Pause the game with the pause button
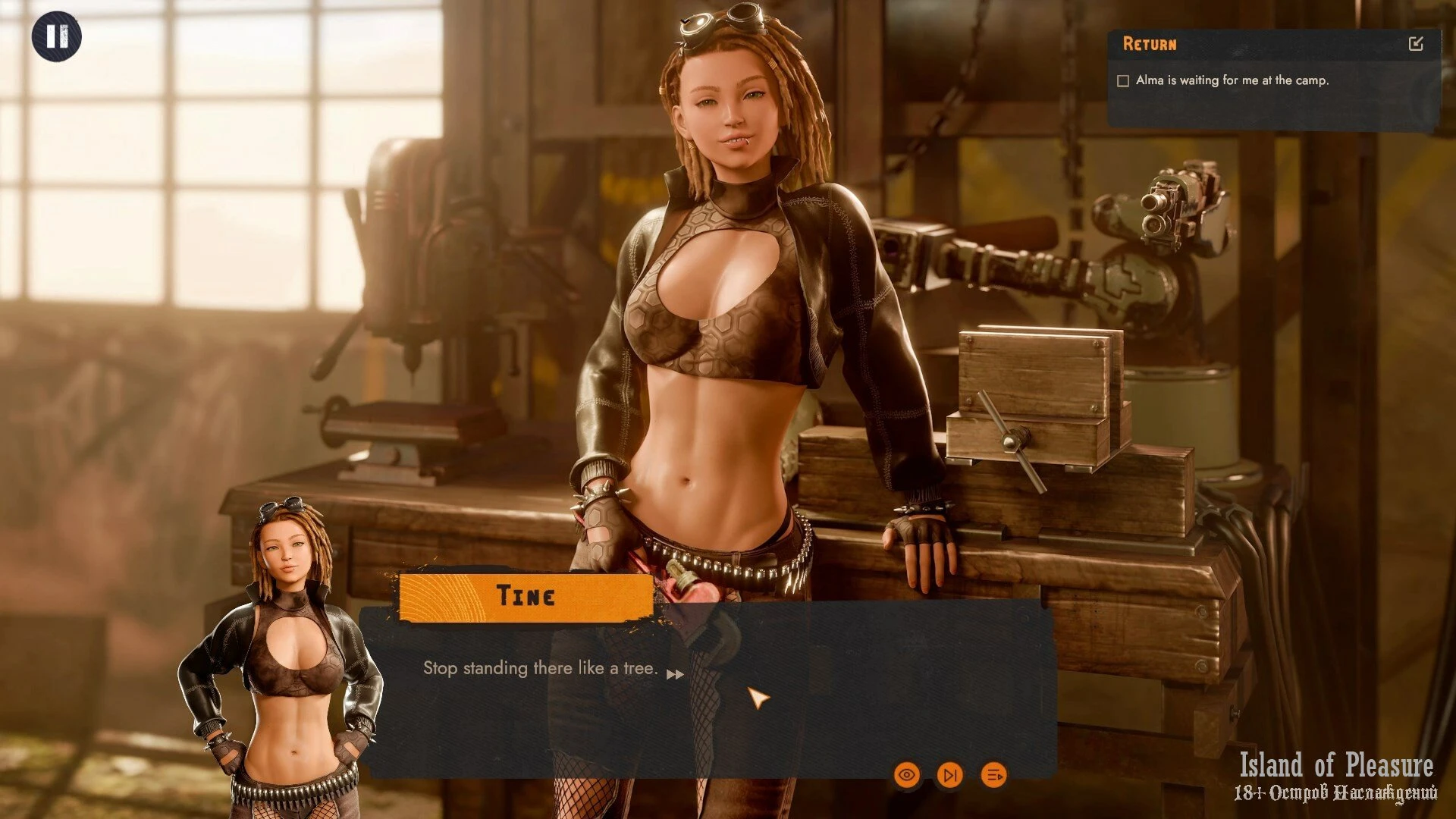Viewport: 1456px width, 819px height. click(x=56, y=36)
